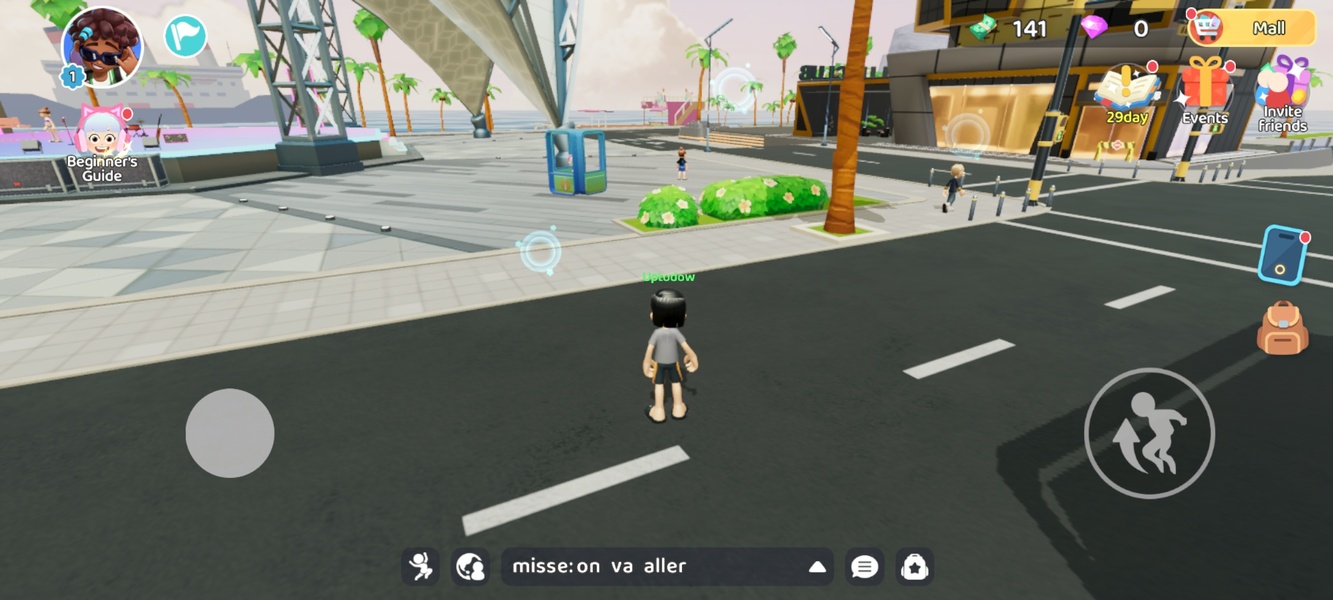
Task: Touch the virtual joystick pad
Action: click(230, 433)
